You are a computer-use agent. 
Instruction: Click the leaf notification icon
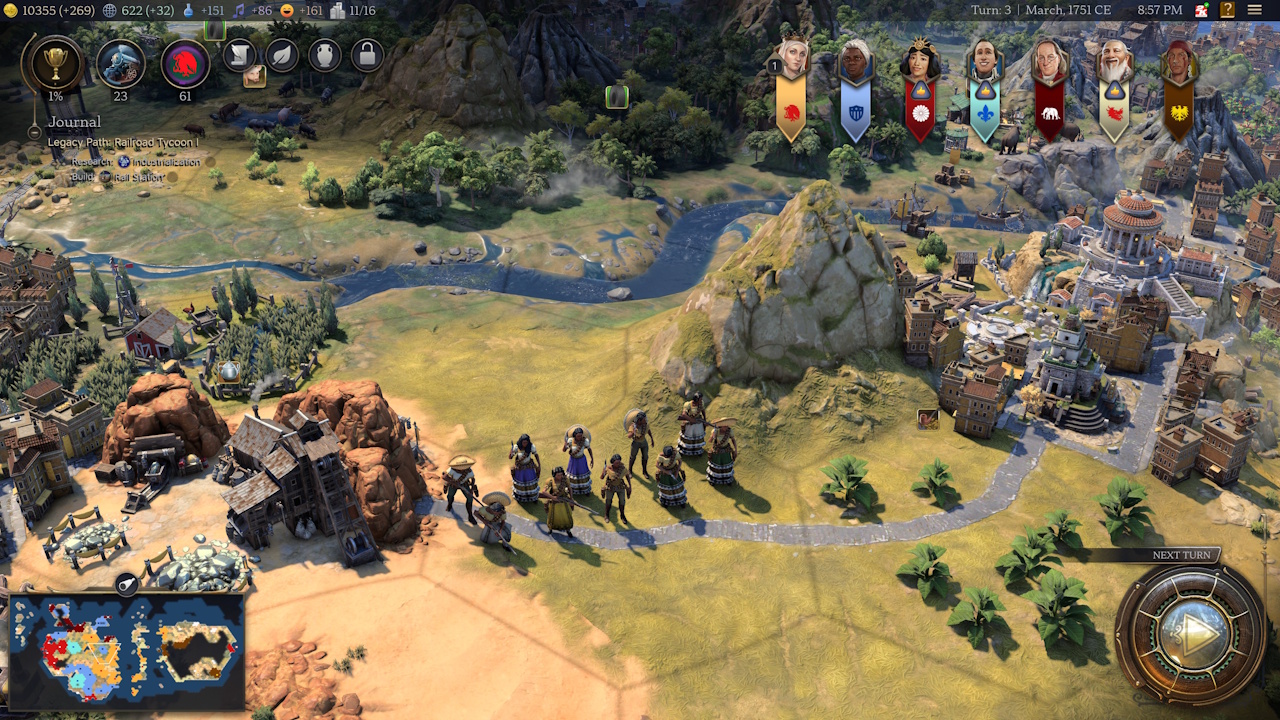pyautogui.click(x=282, y=57)
